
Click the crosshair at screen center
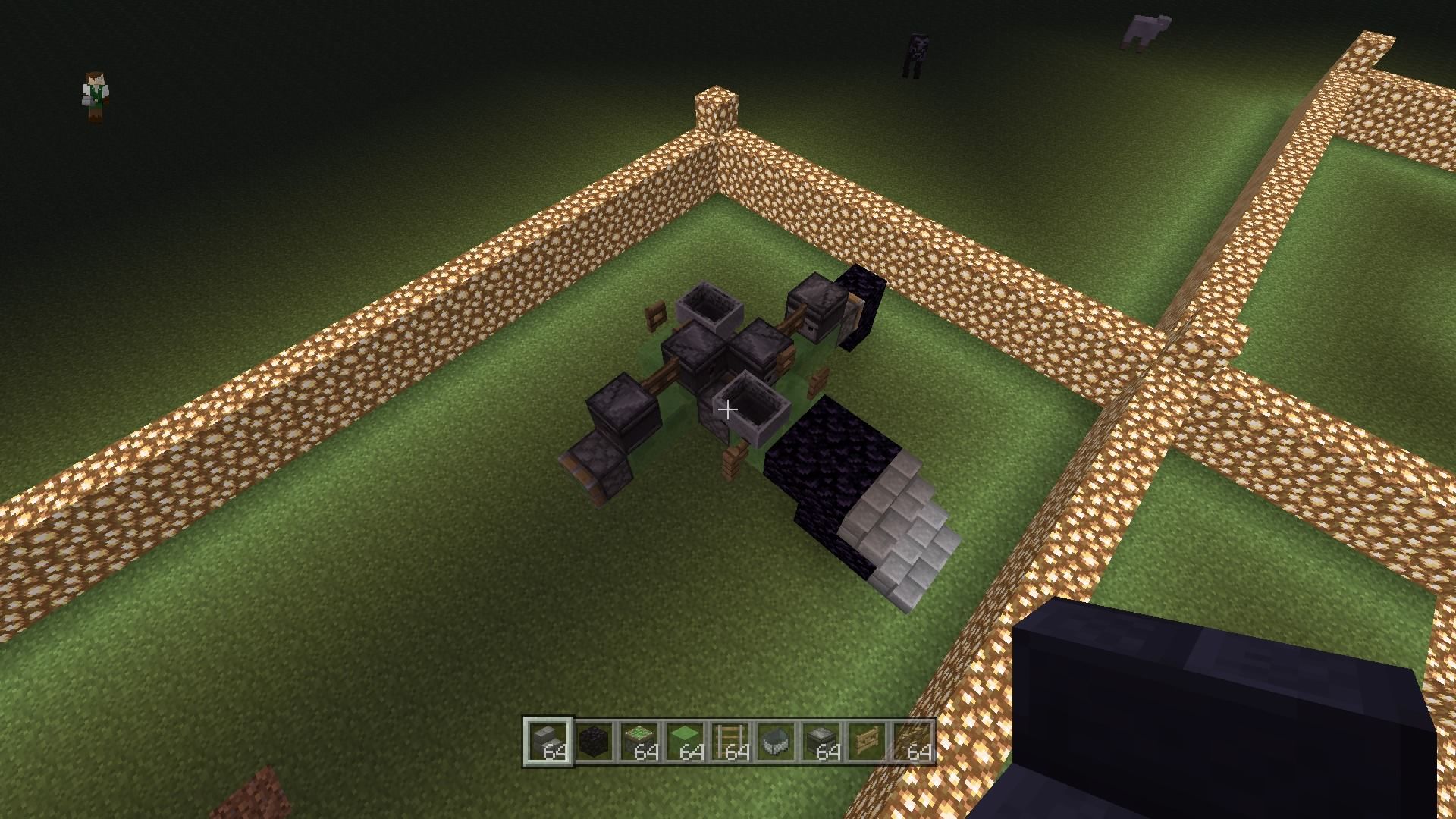(x=728, y=409)
